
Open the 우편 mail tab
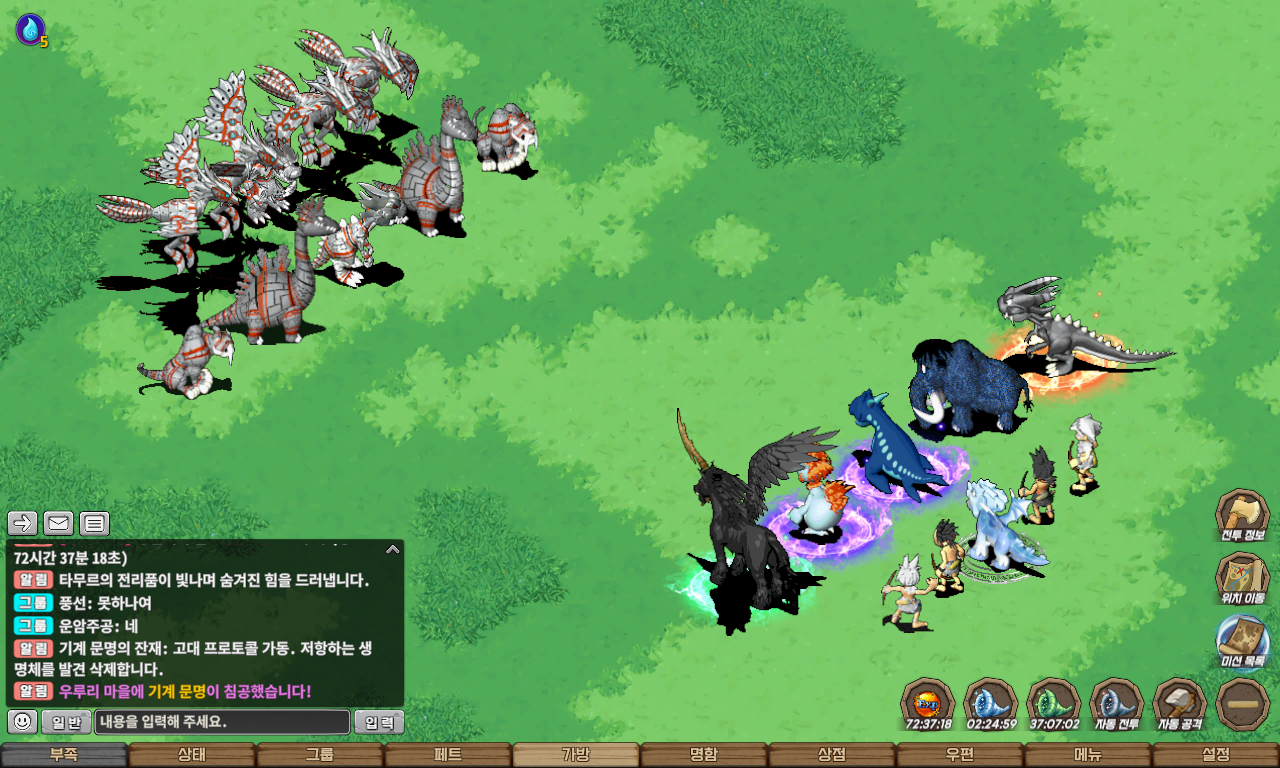(x=960, y=755)
